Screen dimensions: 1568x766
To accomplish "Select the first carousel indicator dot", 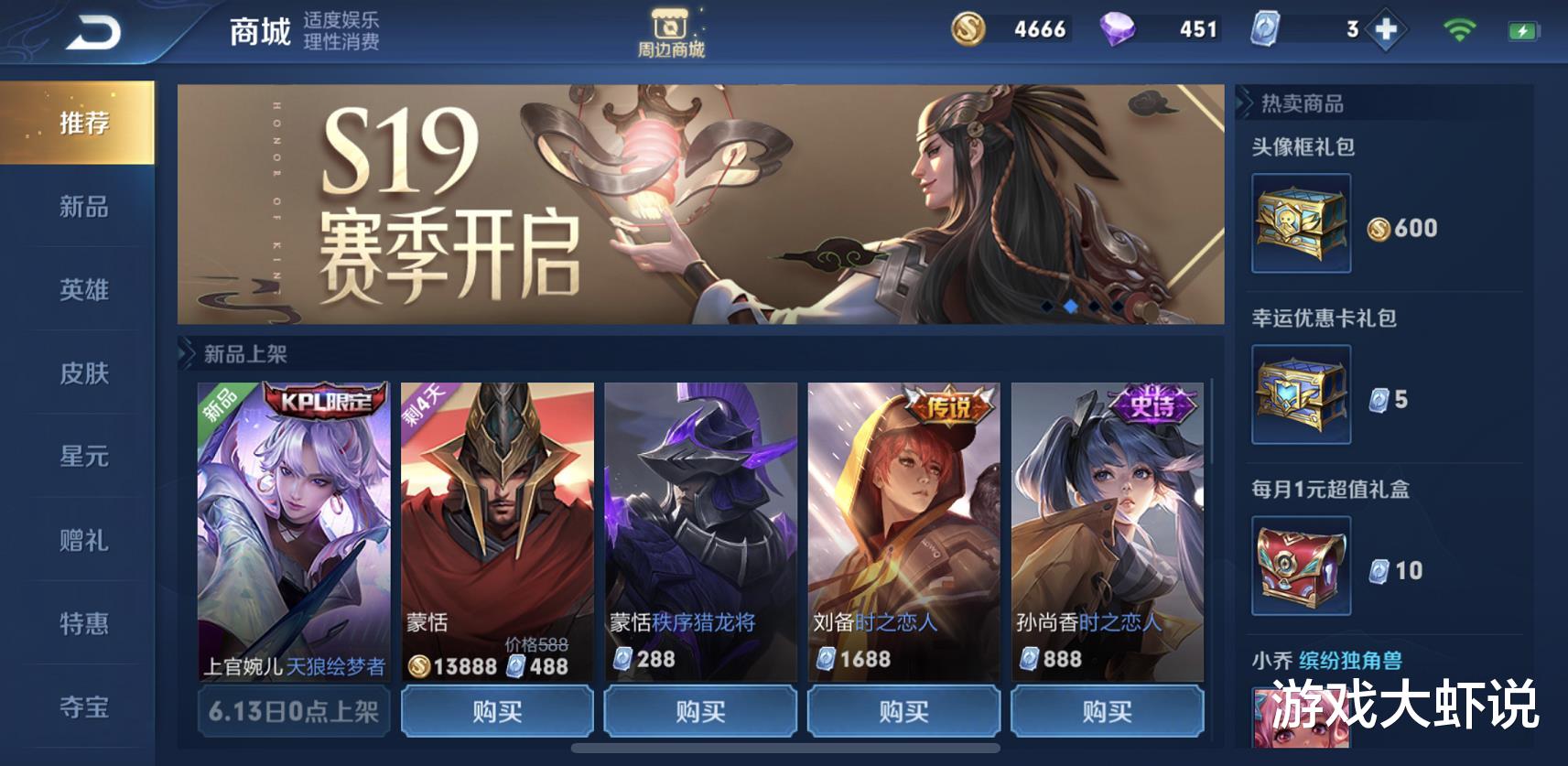I will pos(1047,307).
